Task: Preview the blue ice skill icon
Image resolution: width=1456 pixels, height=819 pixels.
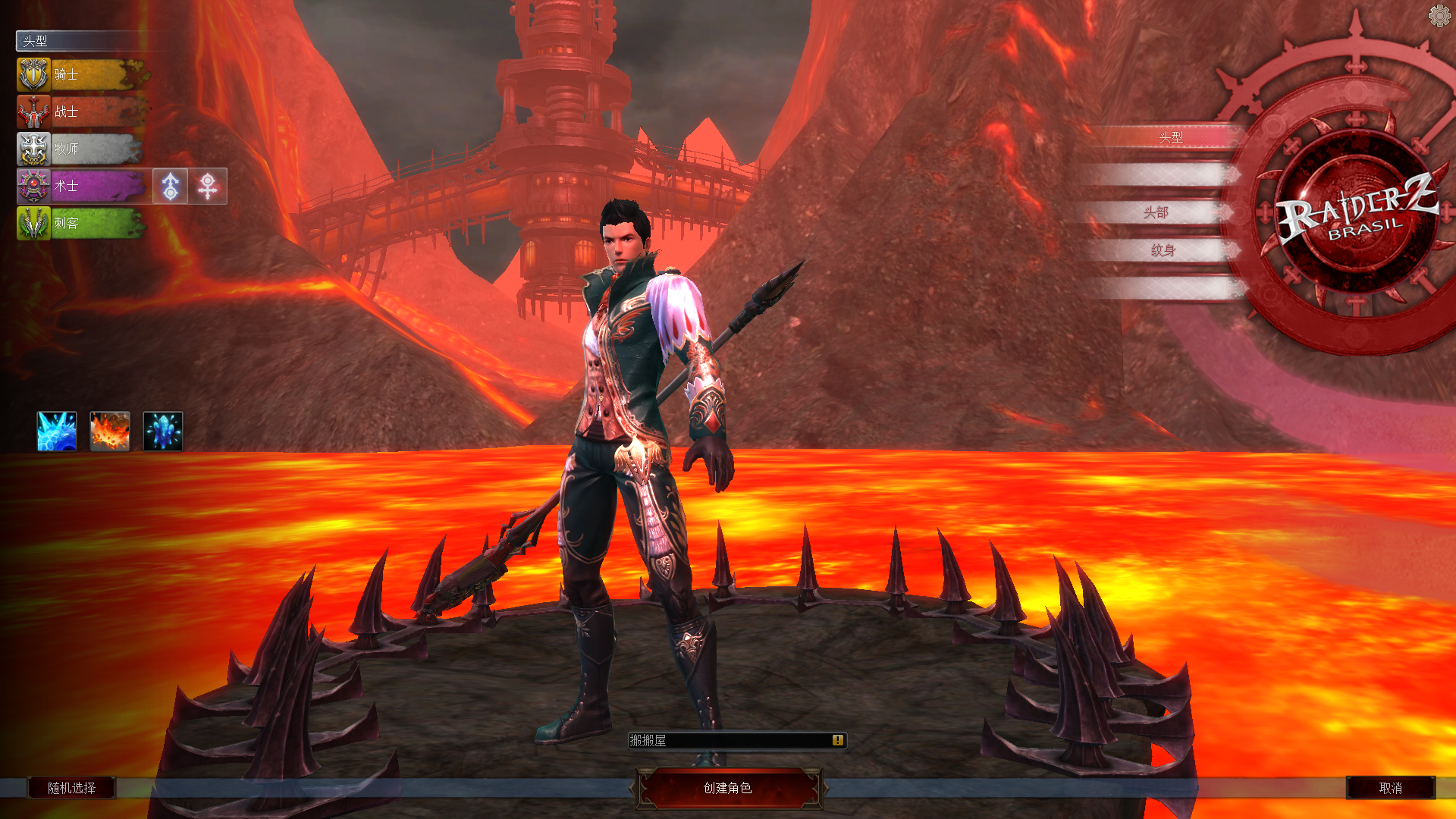Action: click(57, 431)
